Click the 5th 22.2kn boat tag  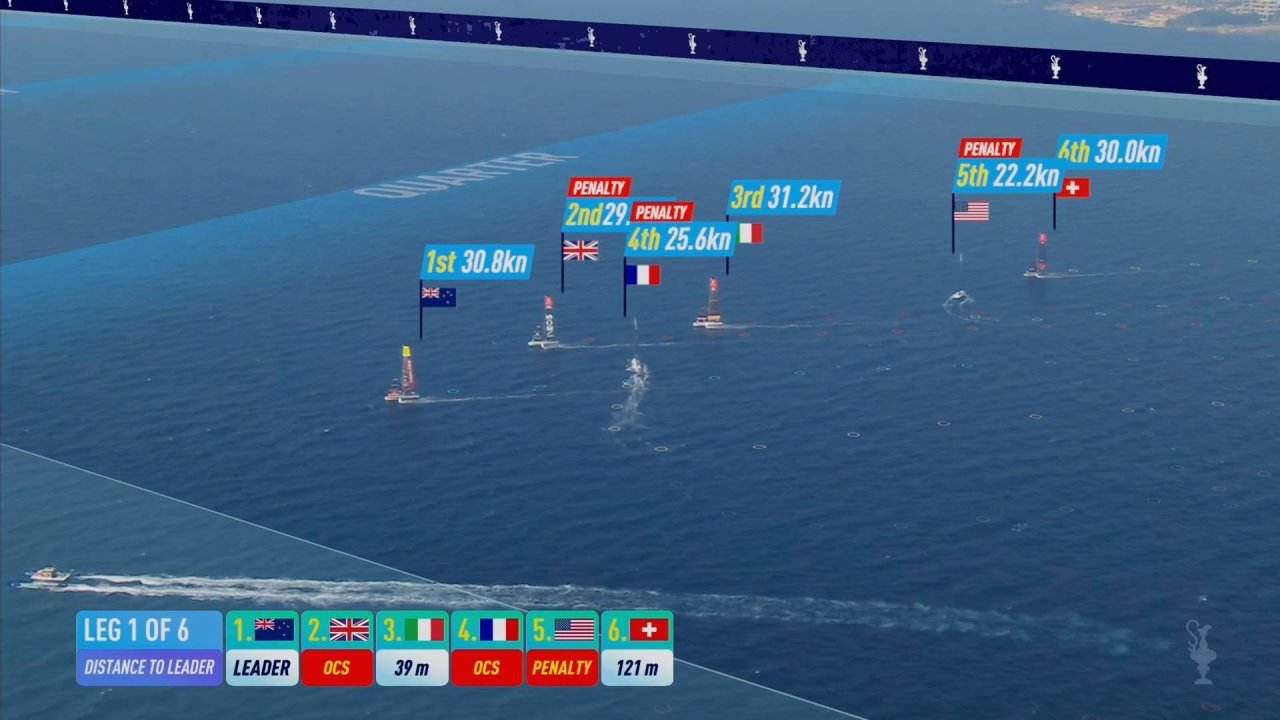coord(1007,176)
